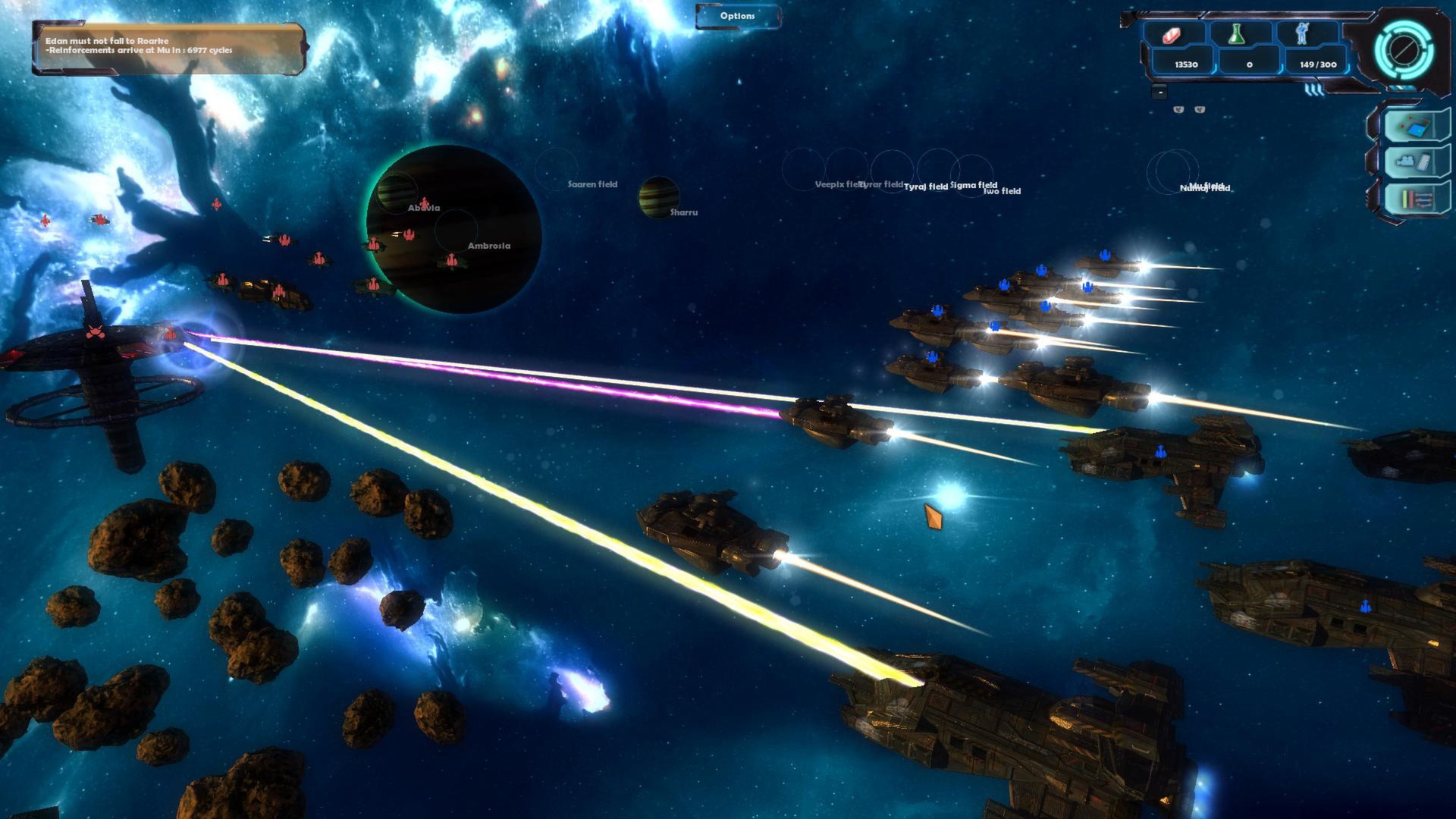This screenshot has width=1456, height=819.
Task: Click the green research flask icon
Action: 1236,34
